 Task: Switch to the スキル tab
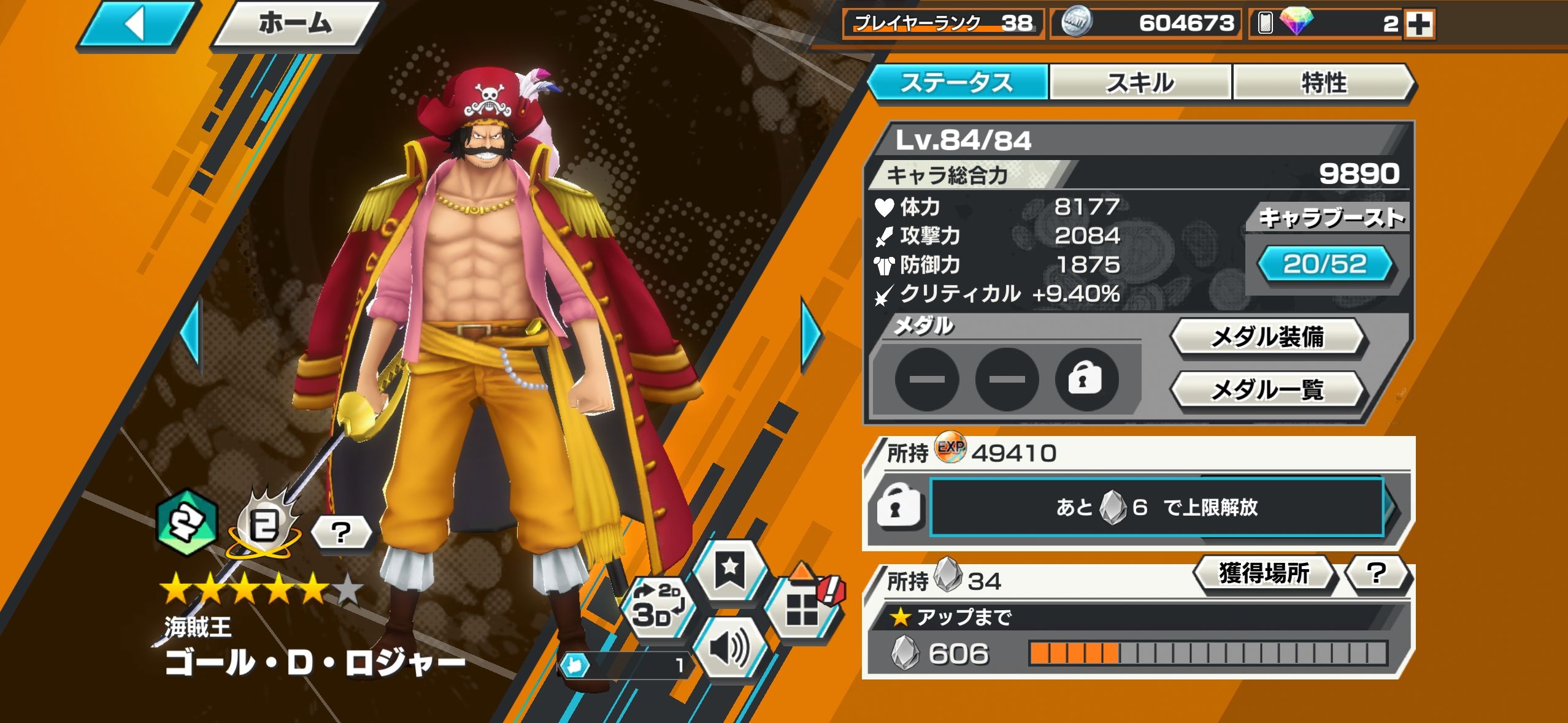click(x=1140, y=83)
